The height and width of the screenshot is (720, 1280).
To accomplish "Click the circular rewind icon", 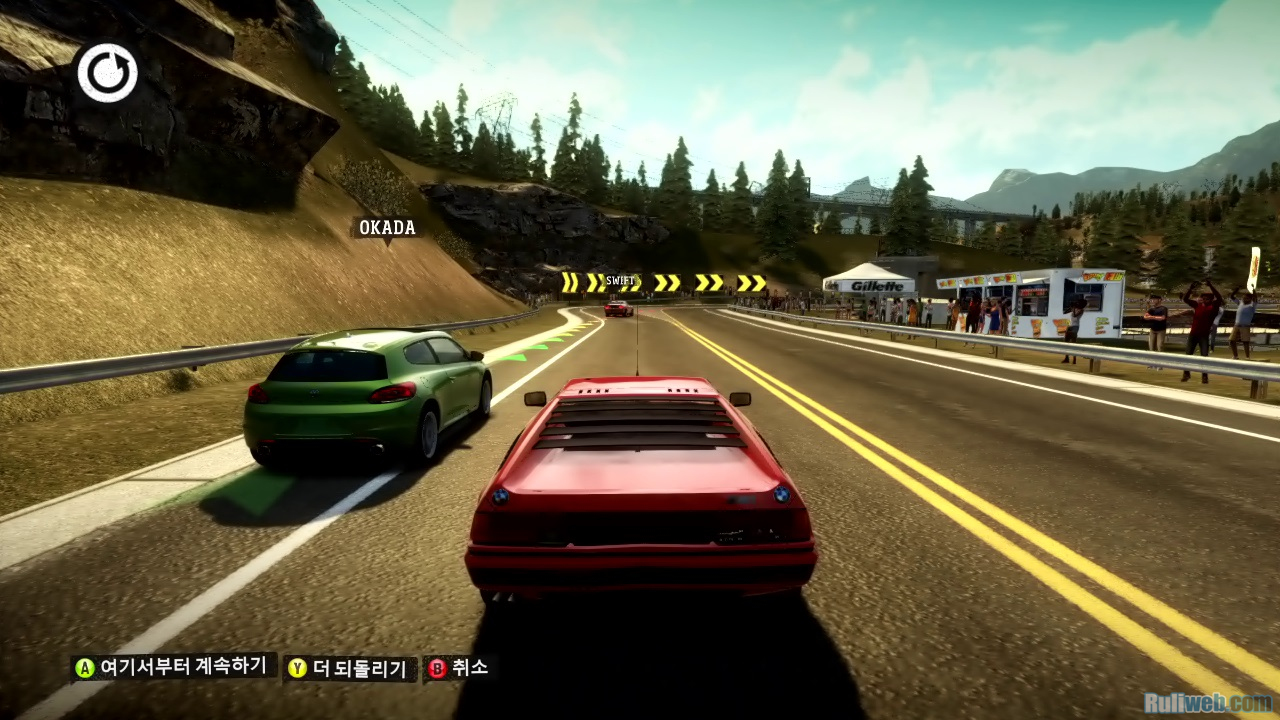I will [107, 73].
